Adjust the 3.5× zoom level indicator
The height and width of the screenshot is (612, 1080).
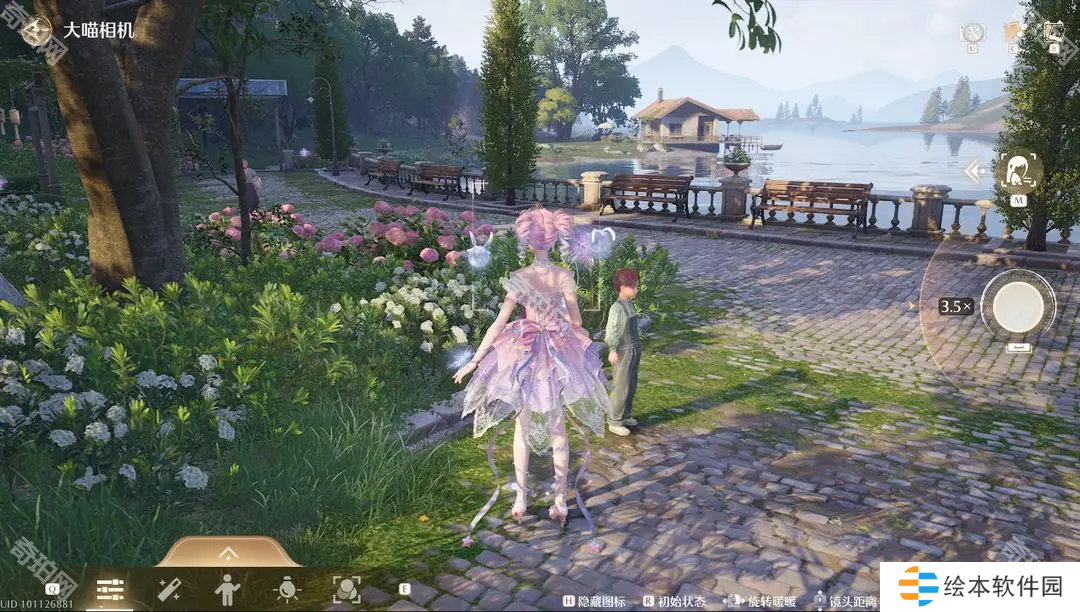coord(955,306)
